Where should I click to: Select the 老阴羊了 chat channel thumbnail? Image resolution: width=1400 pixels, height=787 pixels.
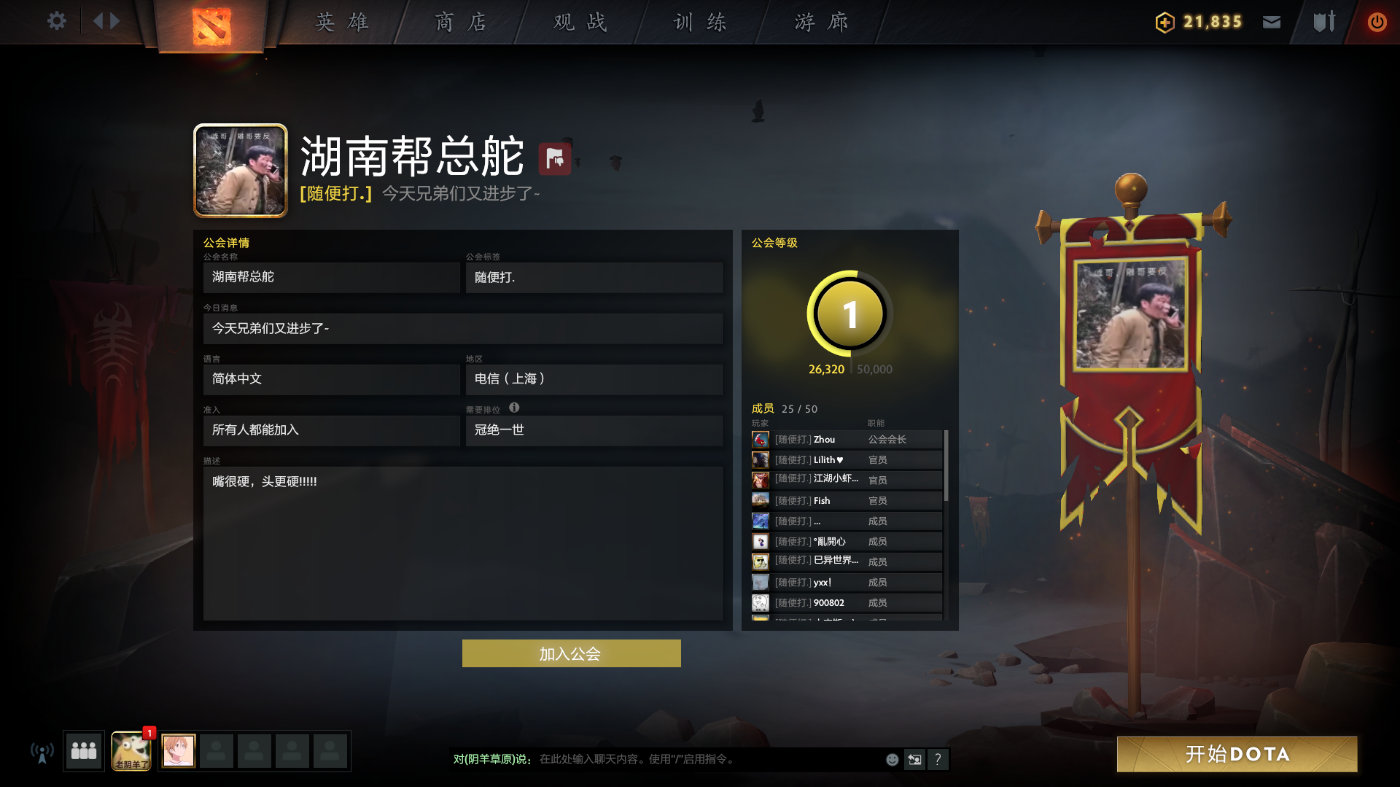[x=131, y=751]
